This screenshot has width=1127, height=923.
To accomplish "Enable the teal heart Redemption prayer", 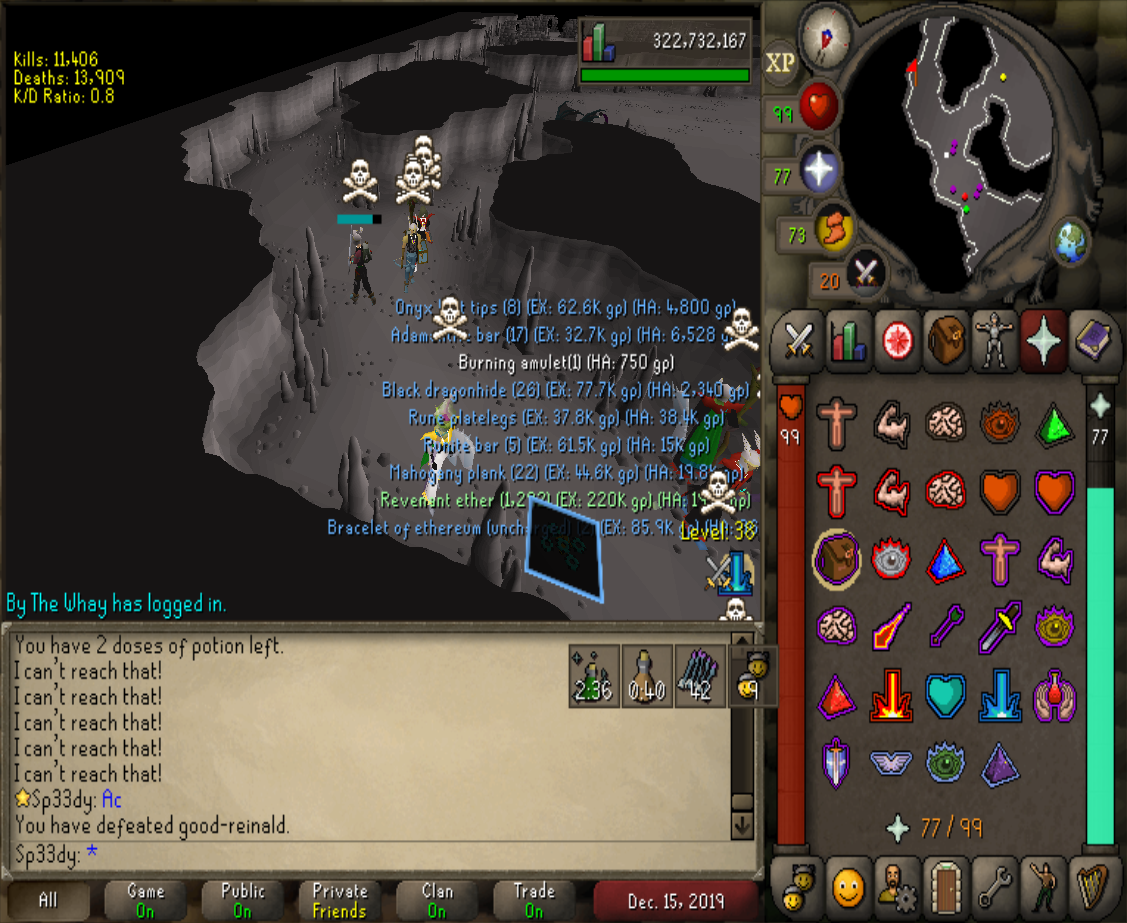I will coord(945,695).
